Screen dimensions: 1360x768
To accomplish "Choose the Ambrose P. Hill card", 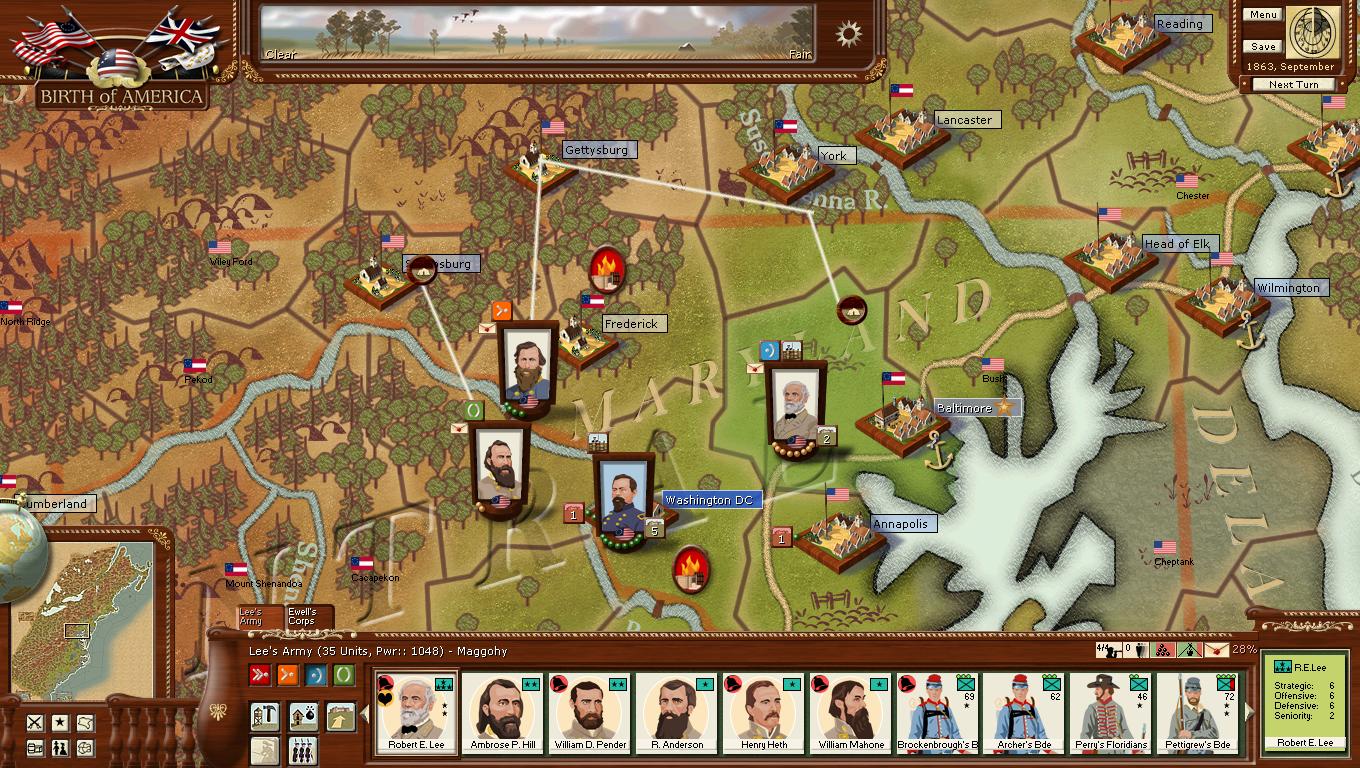I will (504, 712).
